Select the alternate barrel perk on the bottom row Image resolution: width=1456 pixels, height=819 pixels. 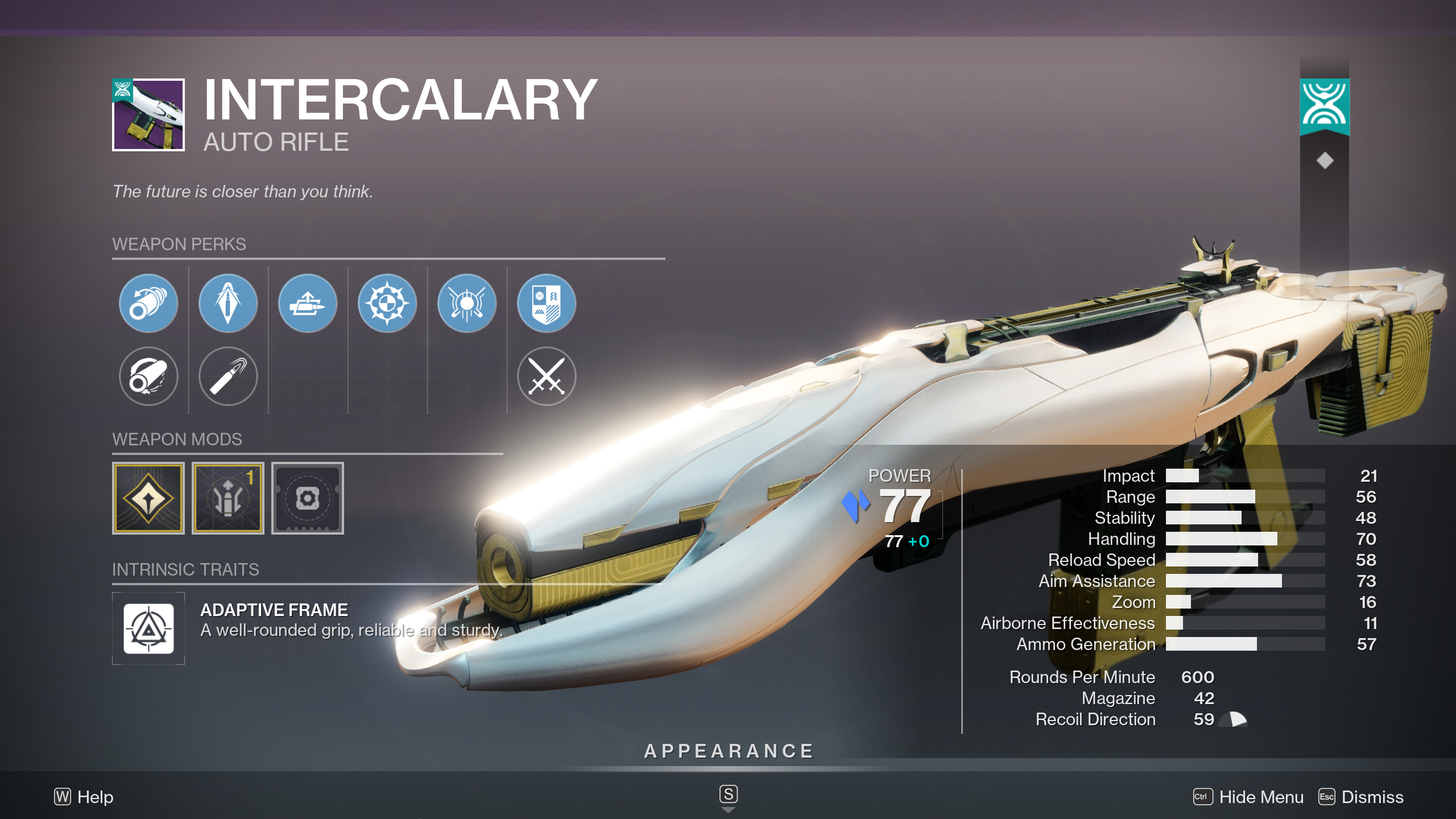(148, 377)
